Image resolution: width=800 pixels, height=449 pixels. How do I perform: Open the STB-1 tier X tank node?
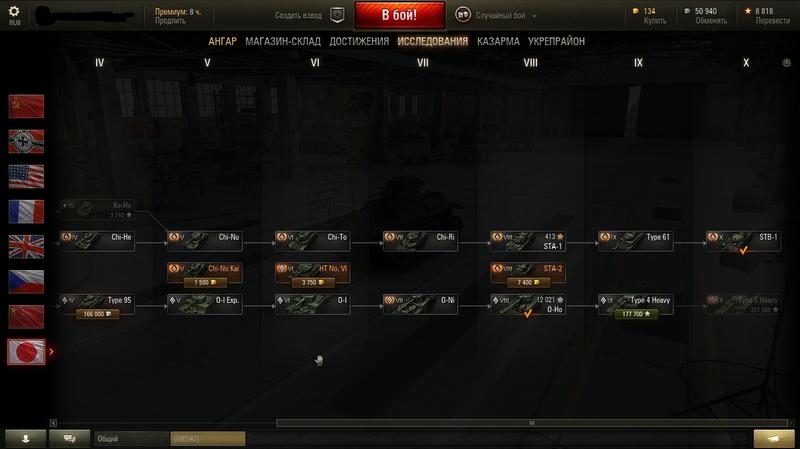pos(744,240)
